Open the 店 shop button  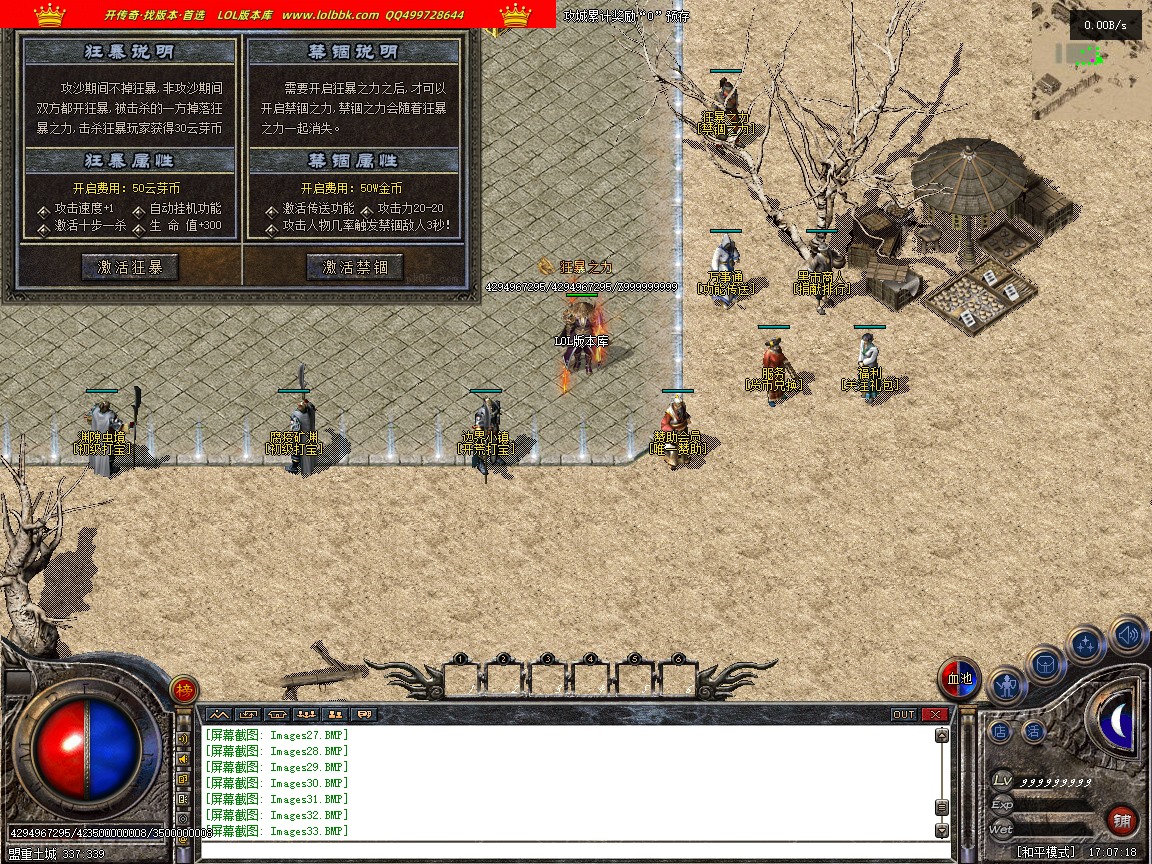(x=1000, y=732)
